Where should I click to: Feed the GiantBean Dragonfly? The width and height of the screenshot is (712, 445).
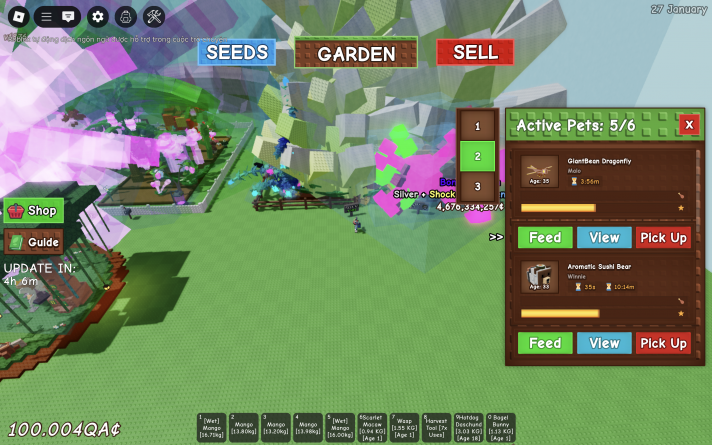545,237
